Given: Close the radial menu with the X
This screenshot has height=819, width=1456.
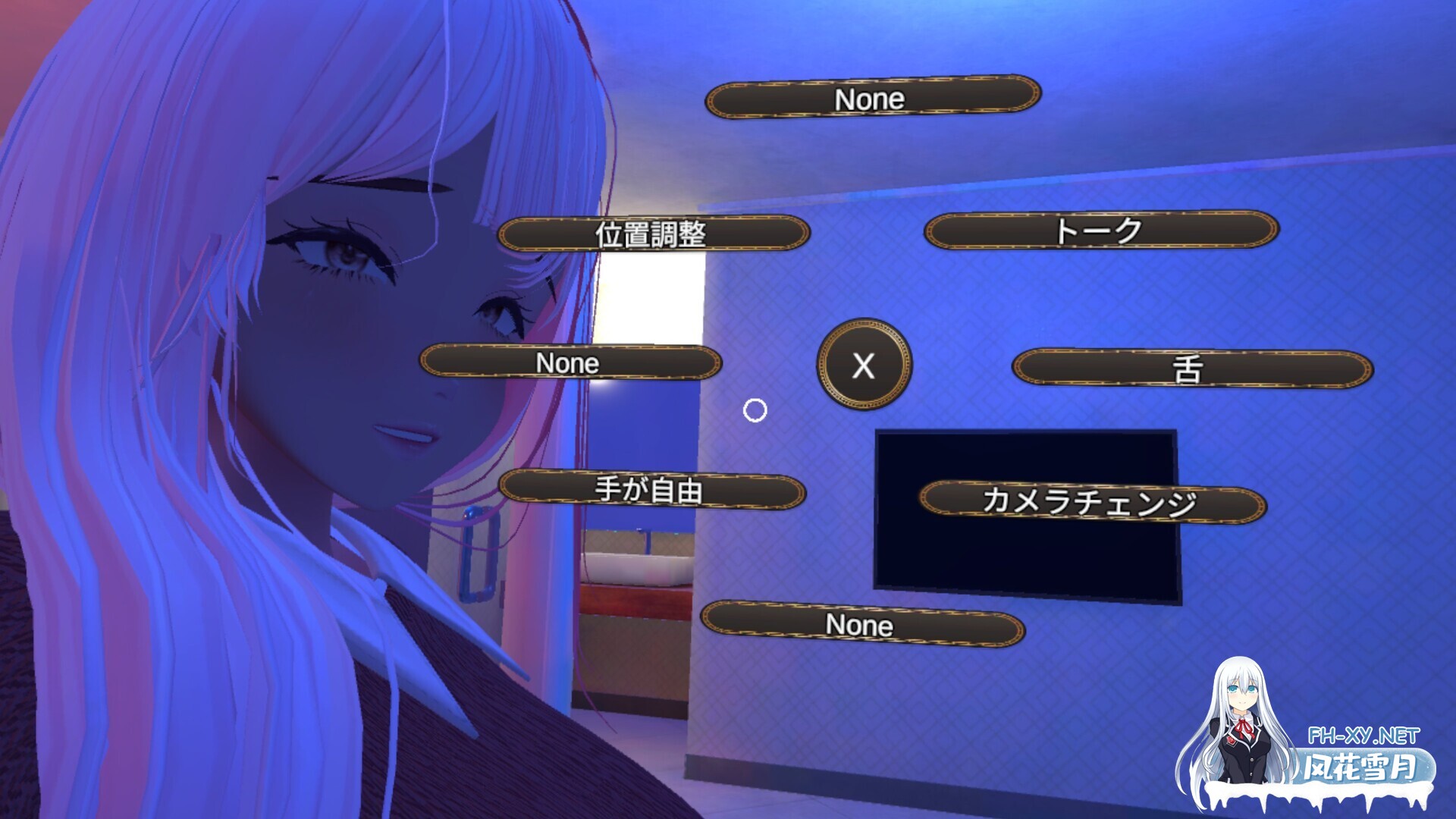Looking at the screenshot, I should [x=864, y=365].
